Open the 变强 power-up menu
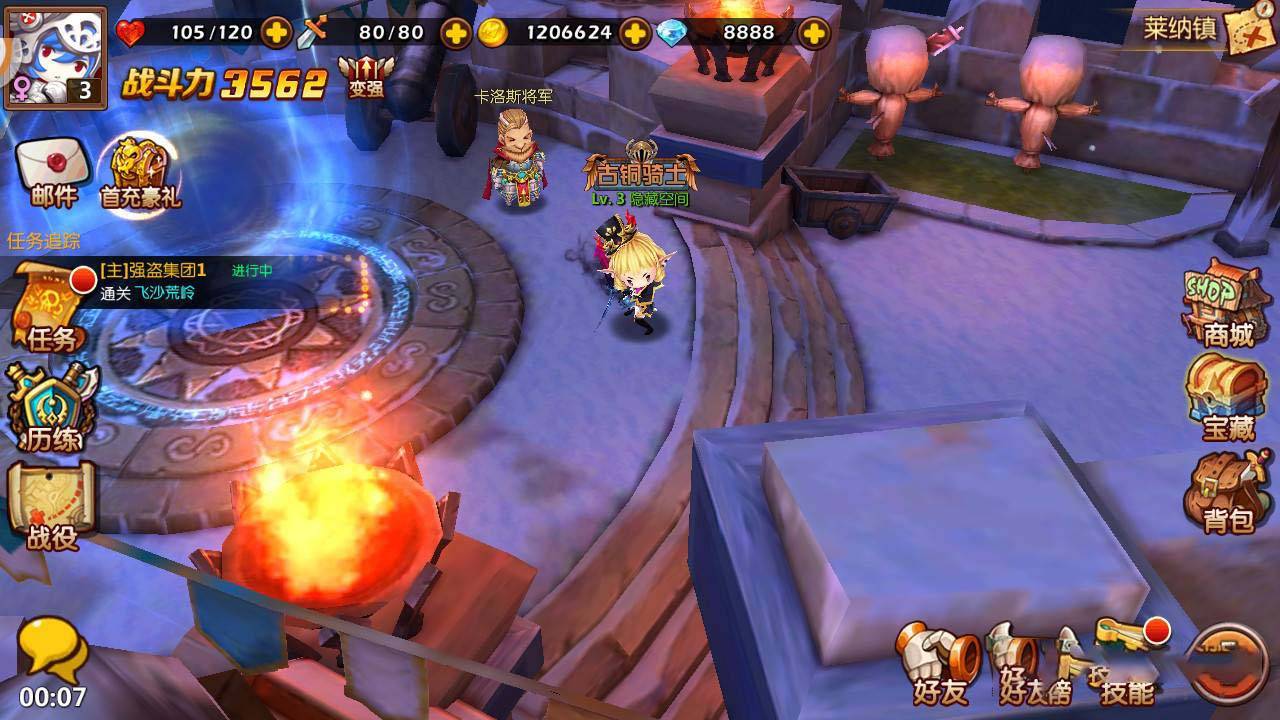The image size is (1280, 720). (366, 75)
